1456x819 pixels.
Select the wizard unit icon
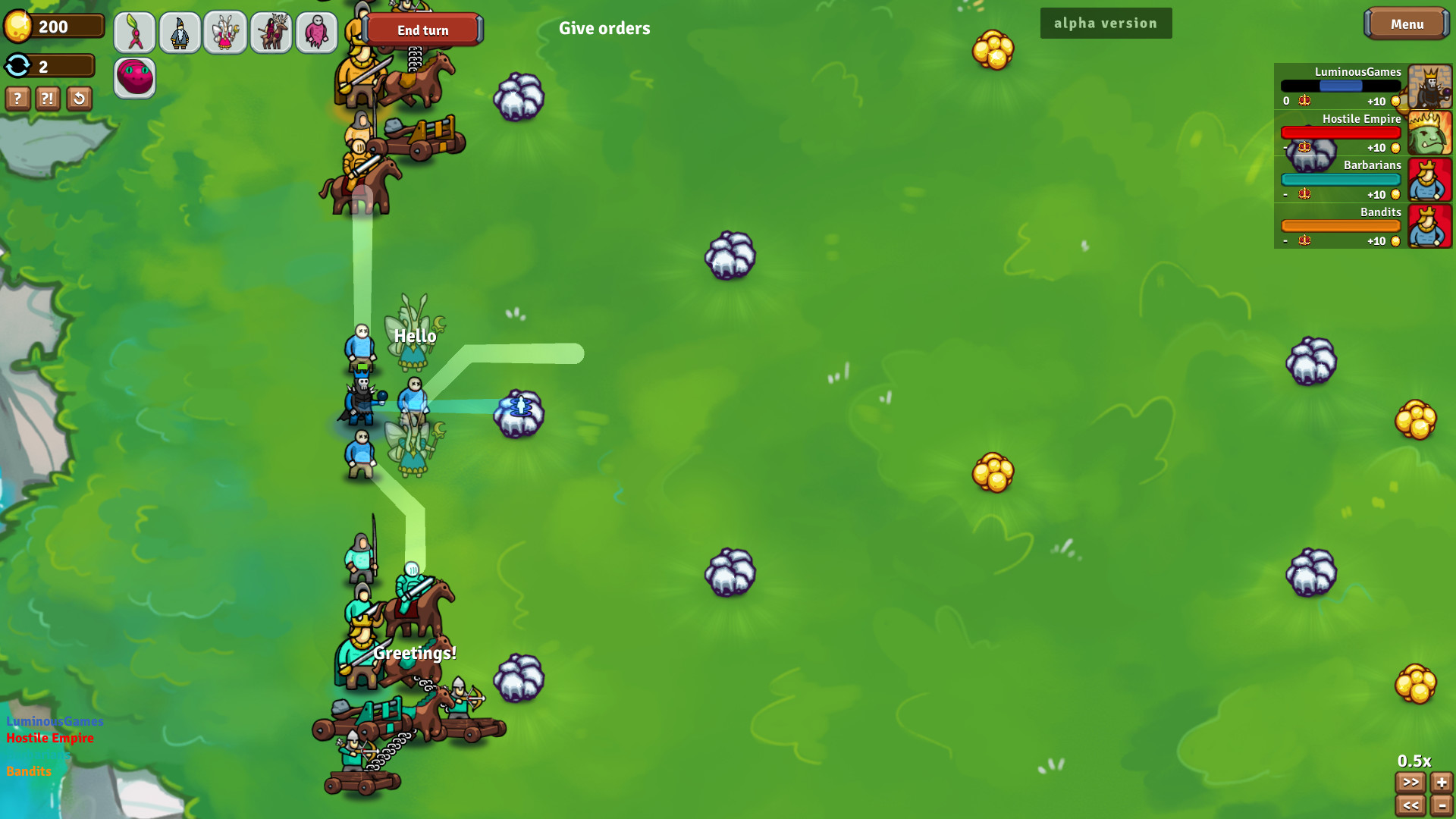coord(180,33)
